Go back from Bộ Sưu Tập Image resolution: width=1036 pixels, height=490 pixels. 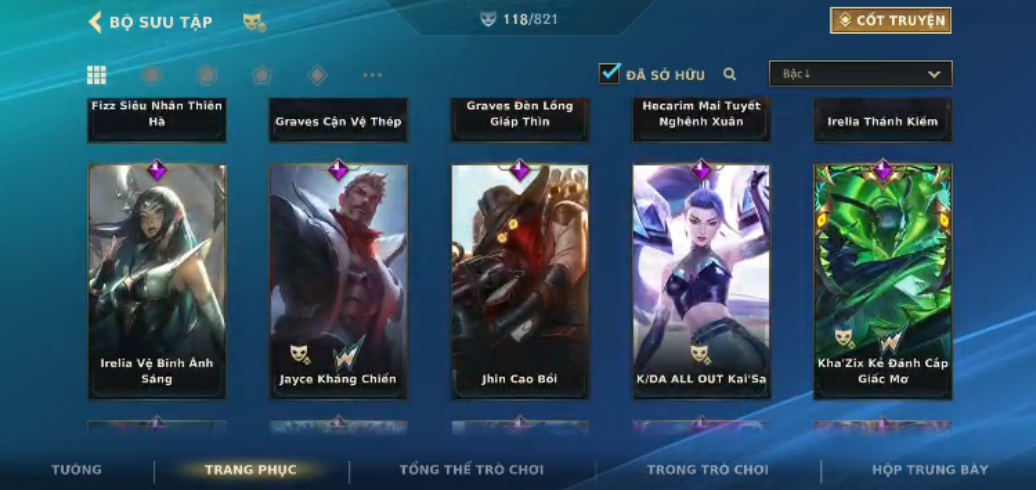coord(96,22)
